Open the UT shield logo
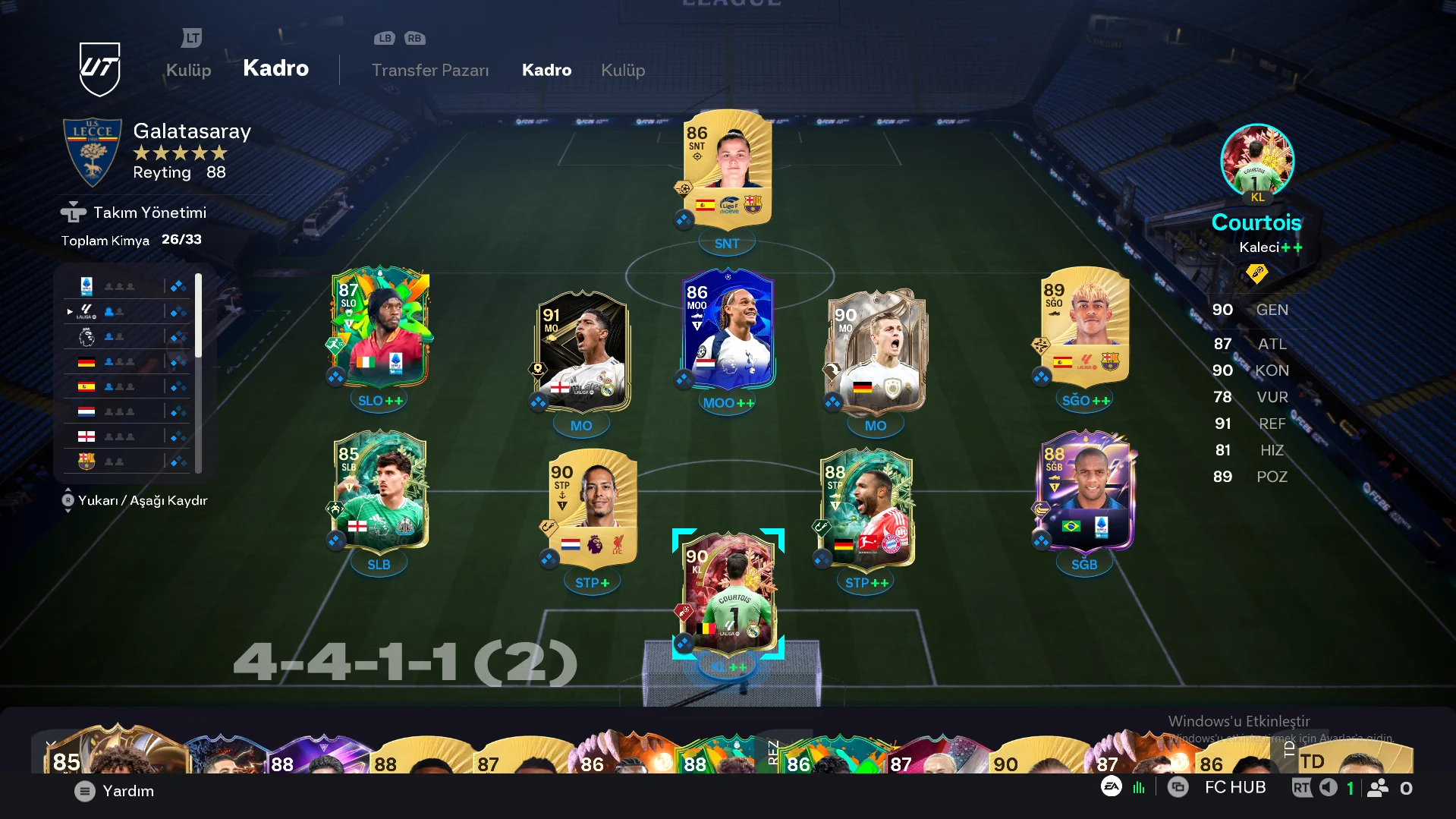This screenshot has height=819, width=1456. pos(99,68)
